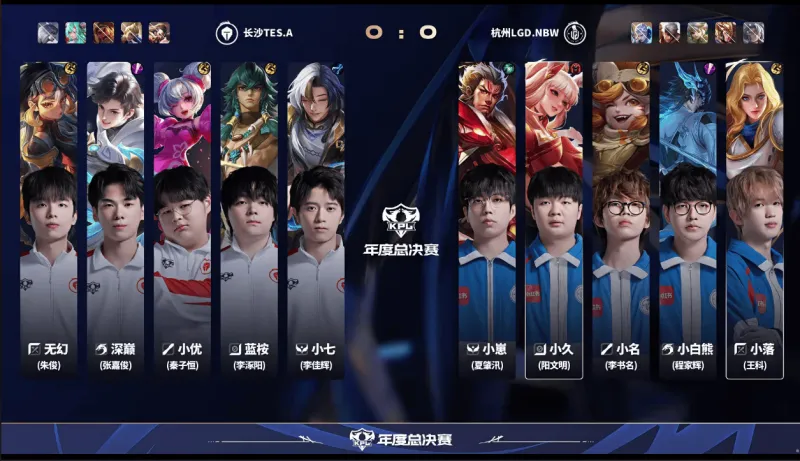Choose the 小久 player card
Viewport: 800px width, 461px height.
click(x=554, y=220)
